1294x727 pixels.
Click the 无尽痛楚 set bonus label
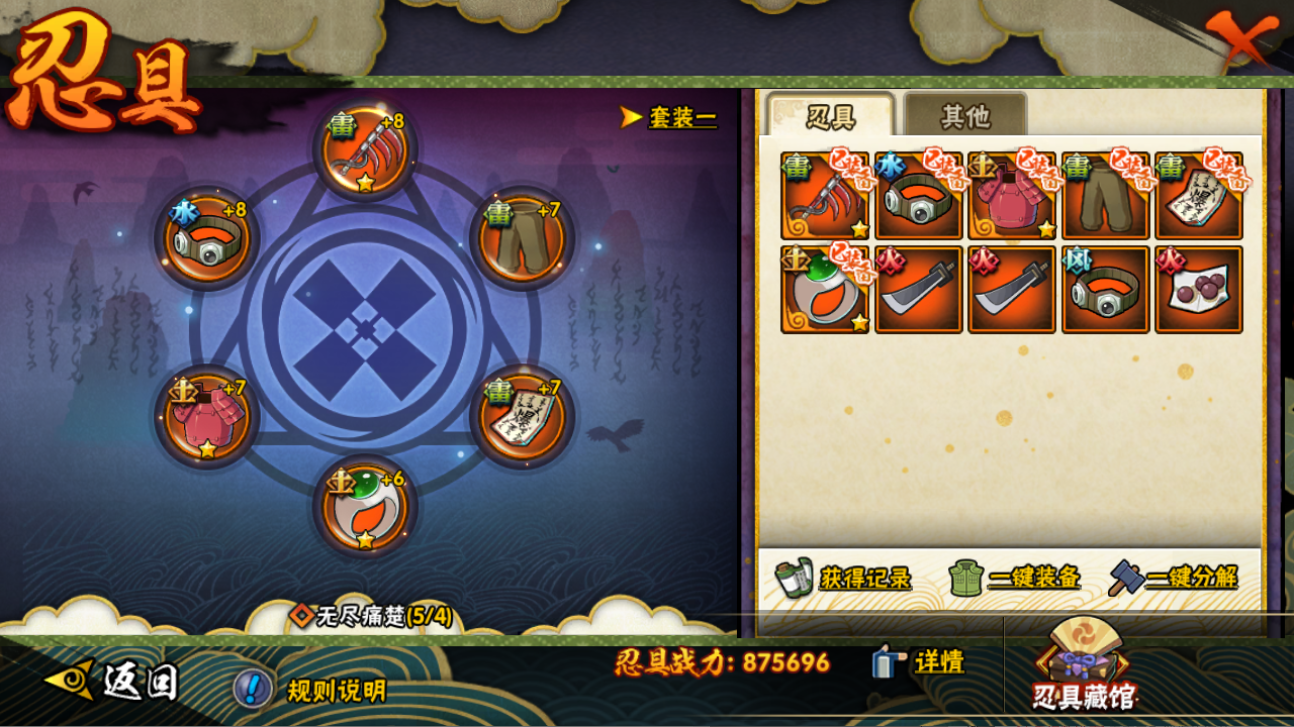click(x=373, y=616)
